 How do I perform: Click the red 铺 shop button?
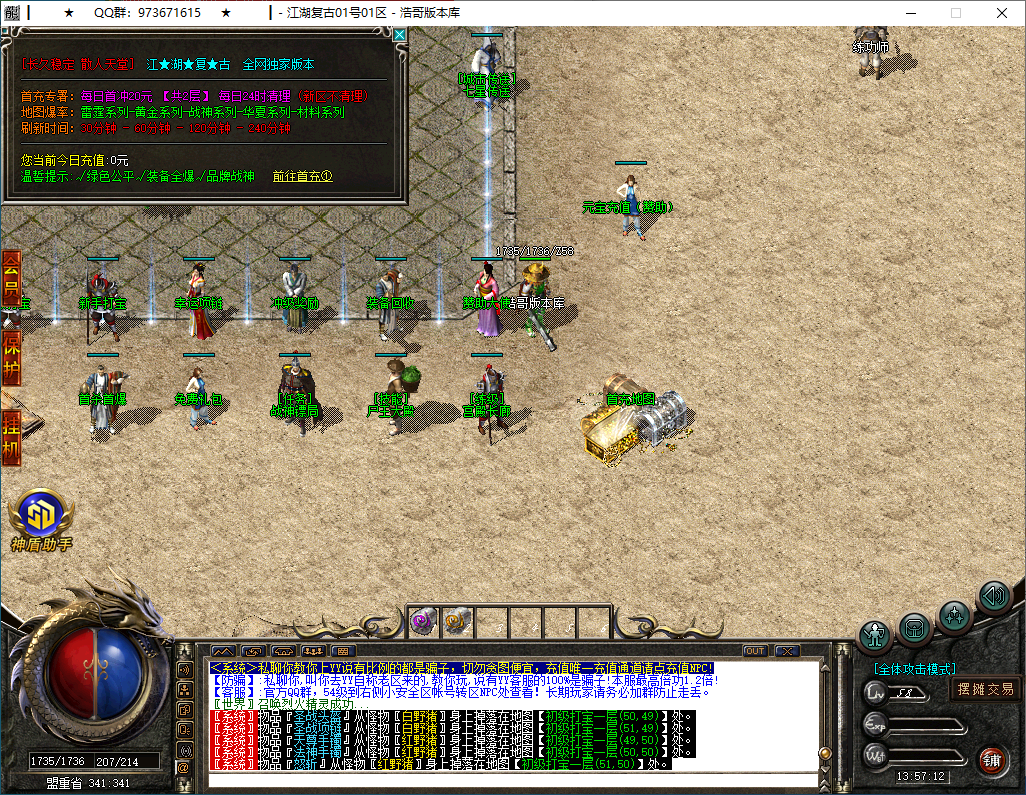992,759
